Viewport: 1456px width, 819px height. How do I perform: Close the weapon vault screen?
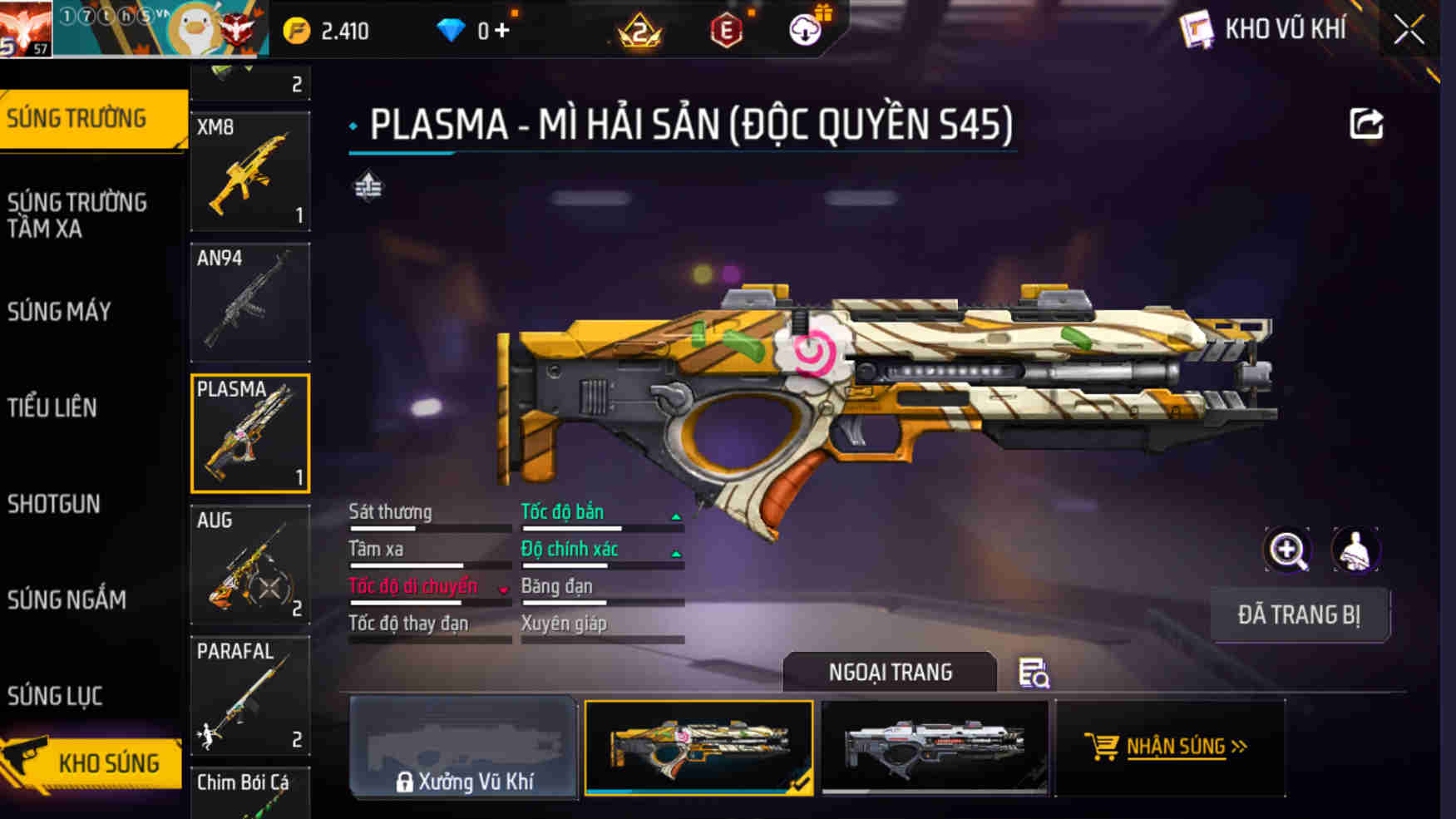point(1409,31)
